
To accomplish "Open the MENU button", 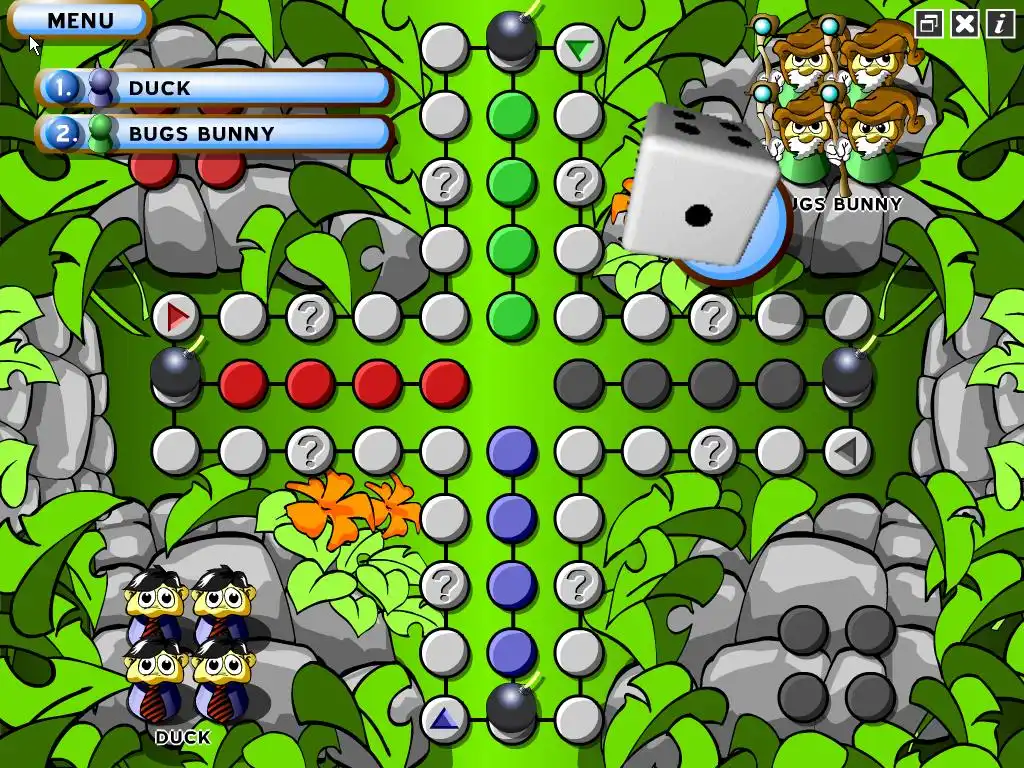I will (x=80, y=20).
